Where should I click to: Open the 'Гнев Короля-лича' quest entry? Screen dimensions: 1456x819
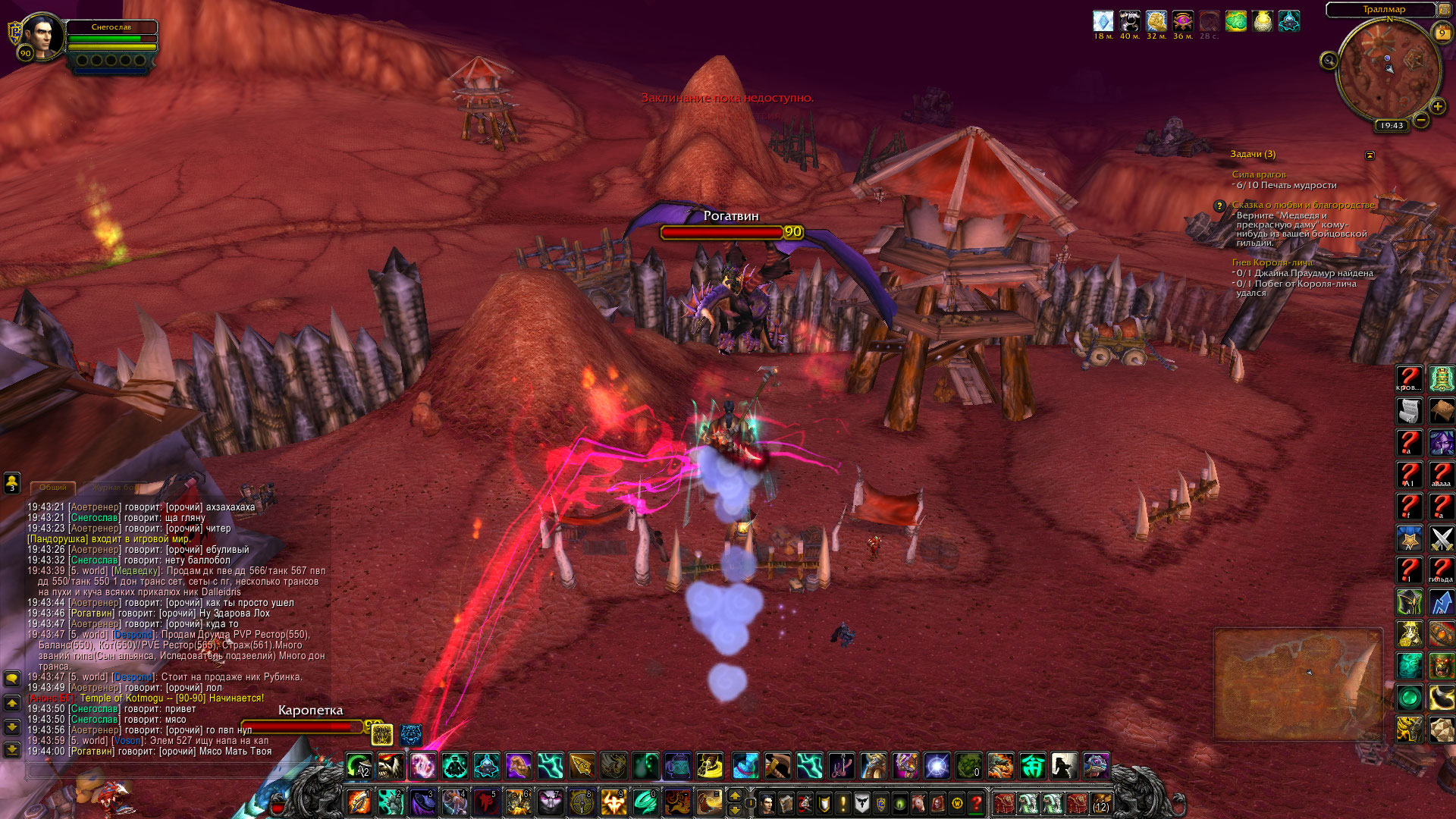point(1272,262)
